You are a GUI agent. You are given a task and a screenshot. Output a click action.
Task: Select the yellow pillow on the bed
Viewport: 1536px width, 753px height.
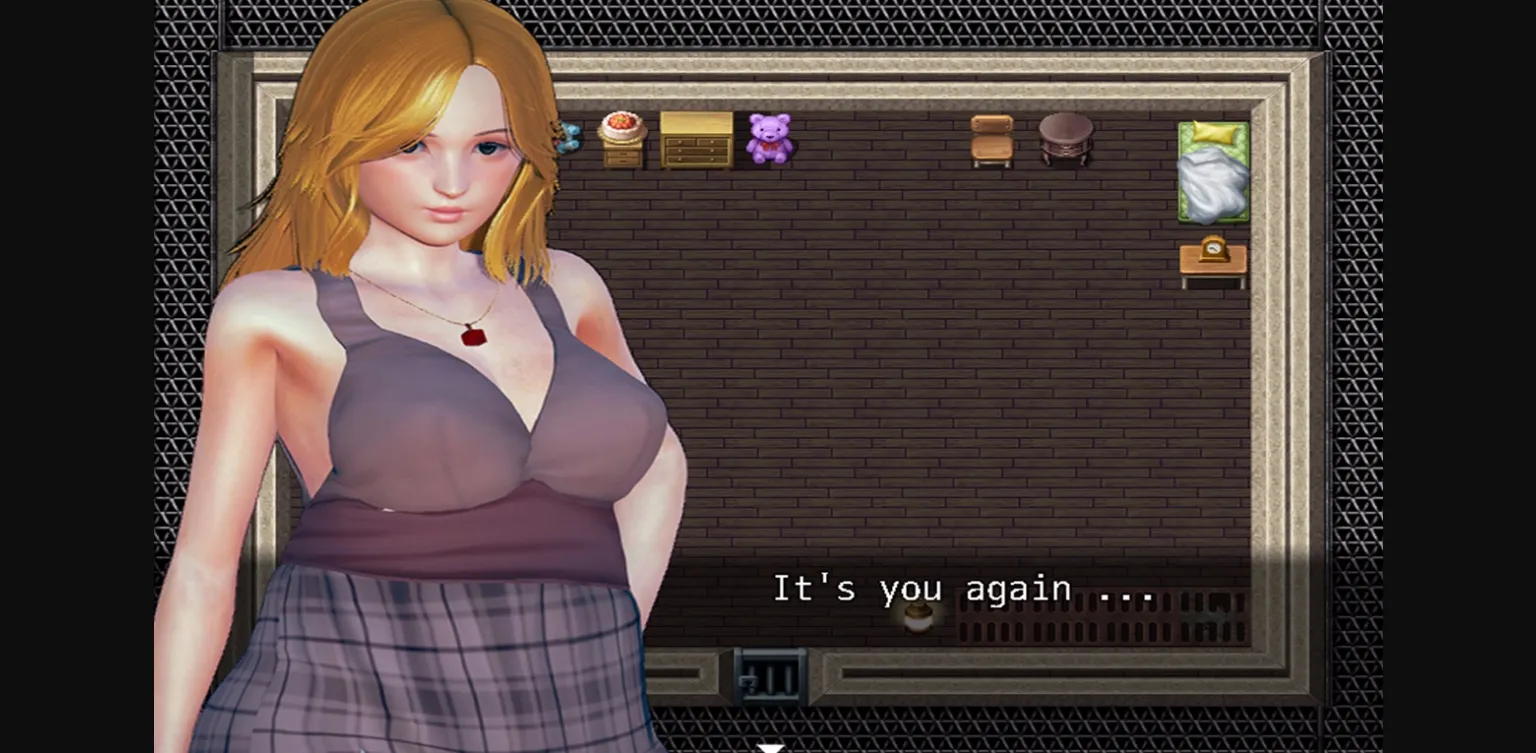pos(1212,131)
